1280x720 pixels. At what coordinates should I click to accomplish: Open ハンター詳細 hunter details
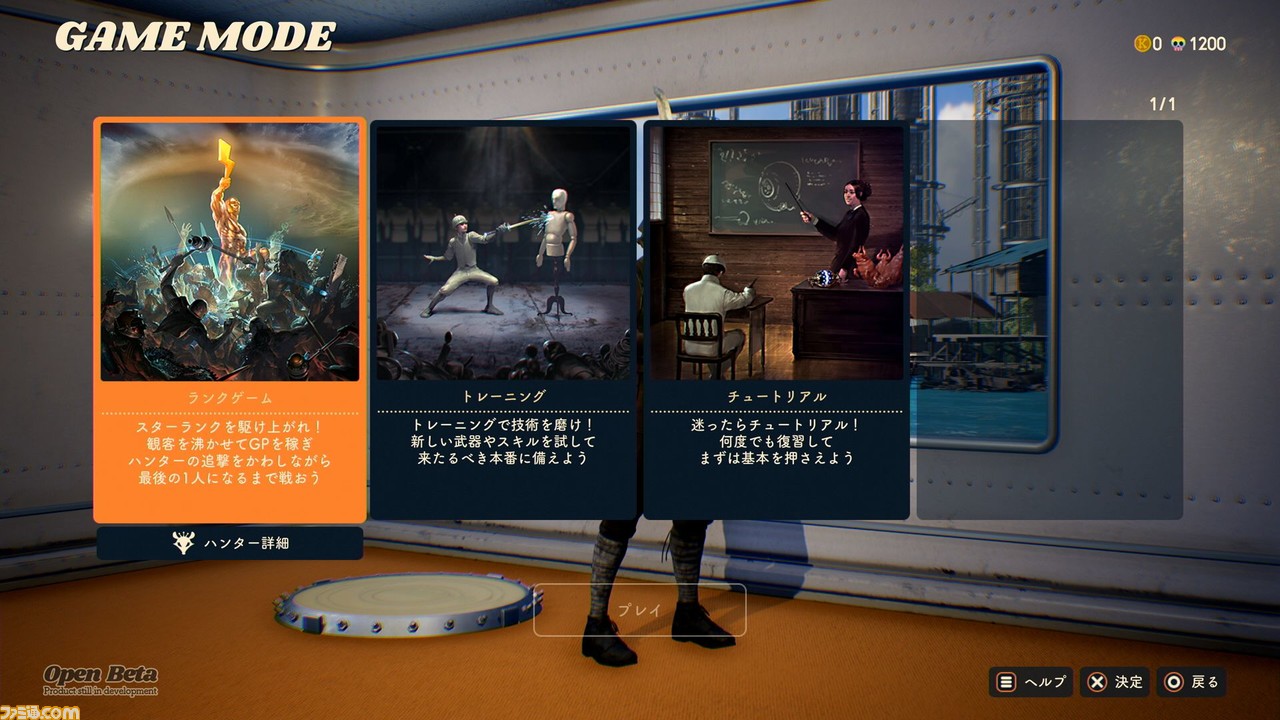click(x=230, y=543)
